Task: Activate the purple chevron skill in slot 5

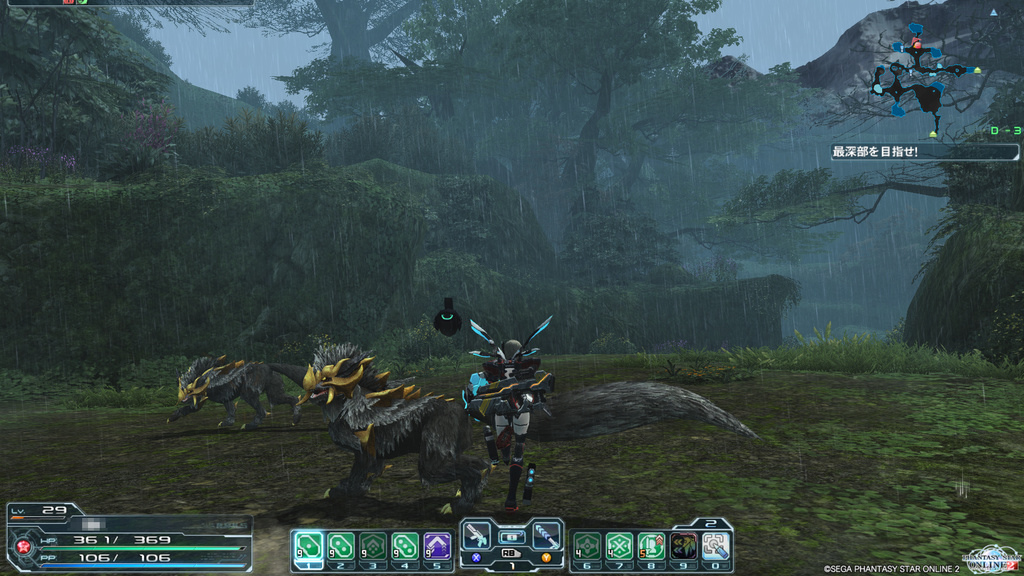Action: tap(437, 546)
